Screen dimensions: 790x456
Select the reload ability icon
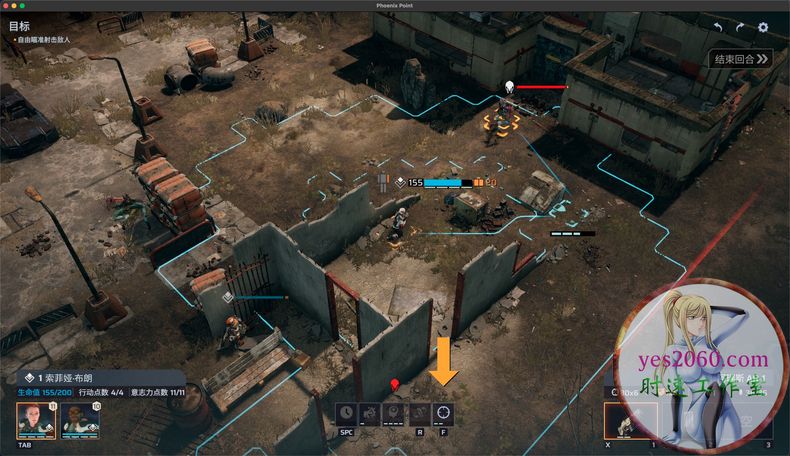[x=419, y=412]
